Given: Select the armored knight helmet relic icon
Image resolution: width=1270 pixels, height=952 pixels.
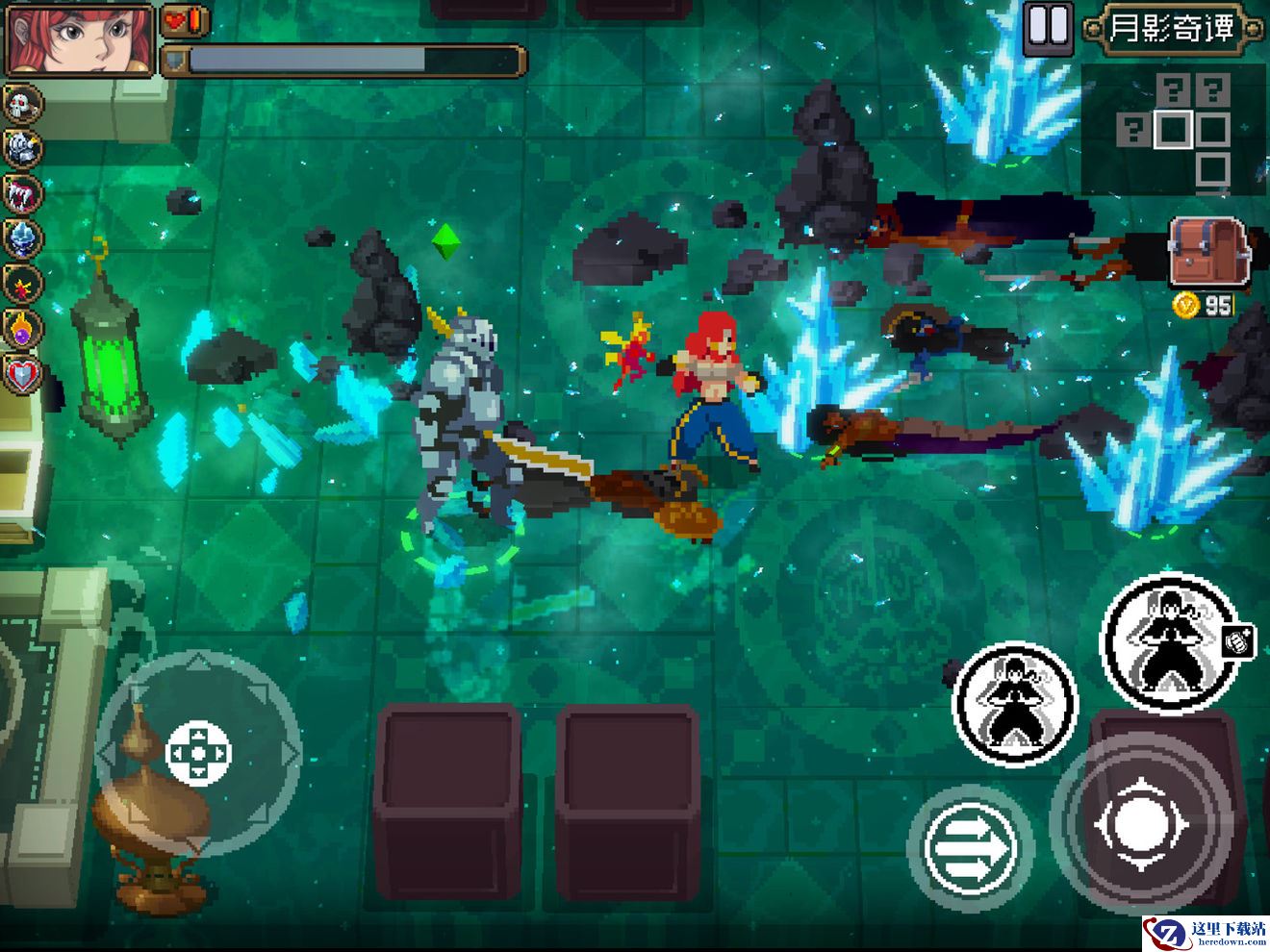Looking at the screenshot, I should point(23,148).
